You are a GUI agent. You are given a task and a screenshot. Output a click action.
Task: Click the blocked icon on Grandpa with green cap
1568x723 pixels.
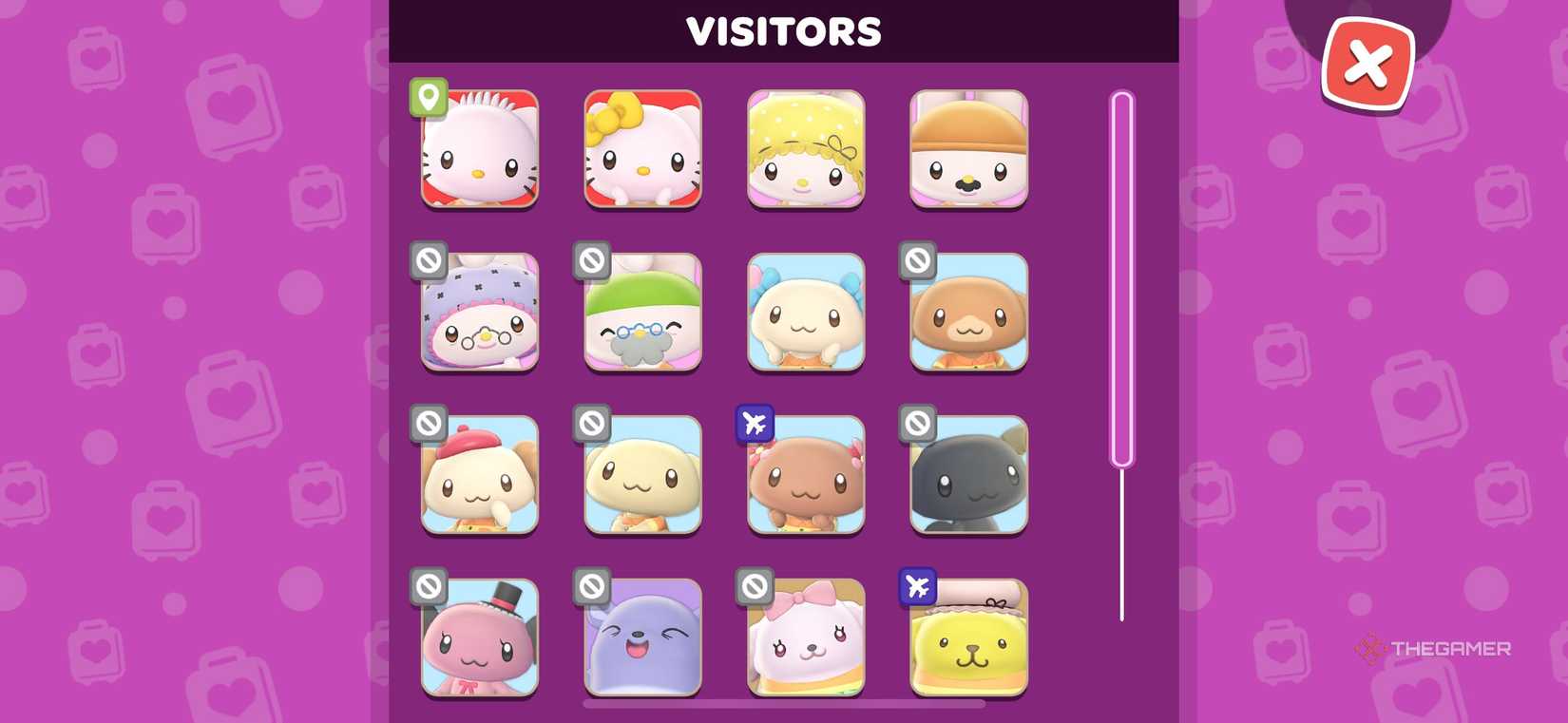591,261
